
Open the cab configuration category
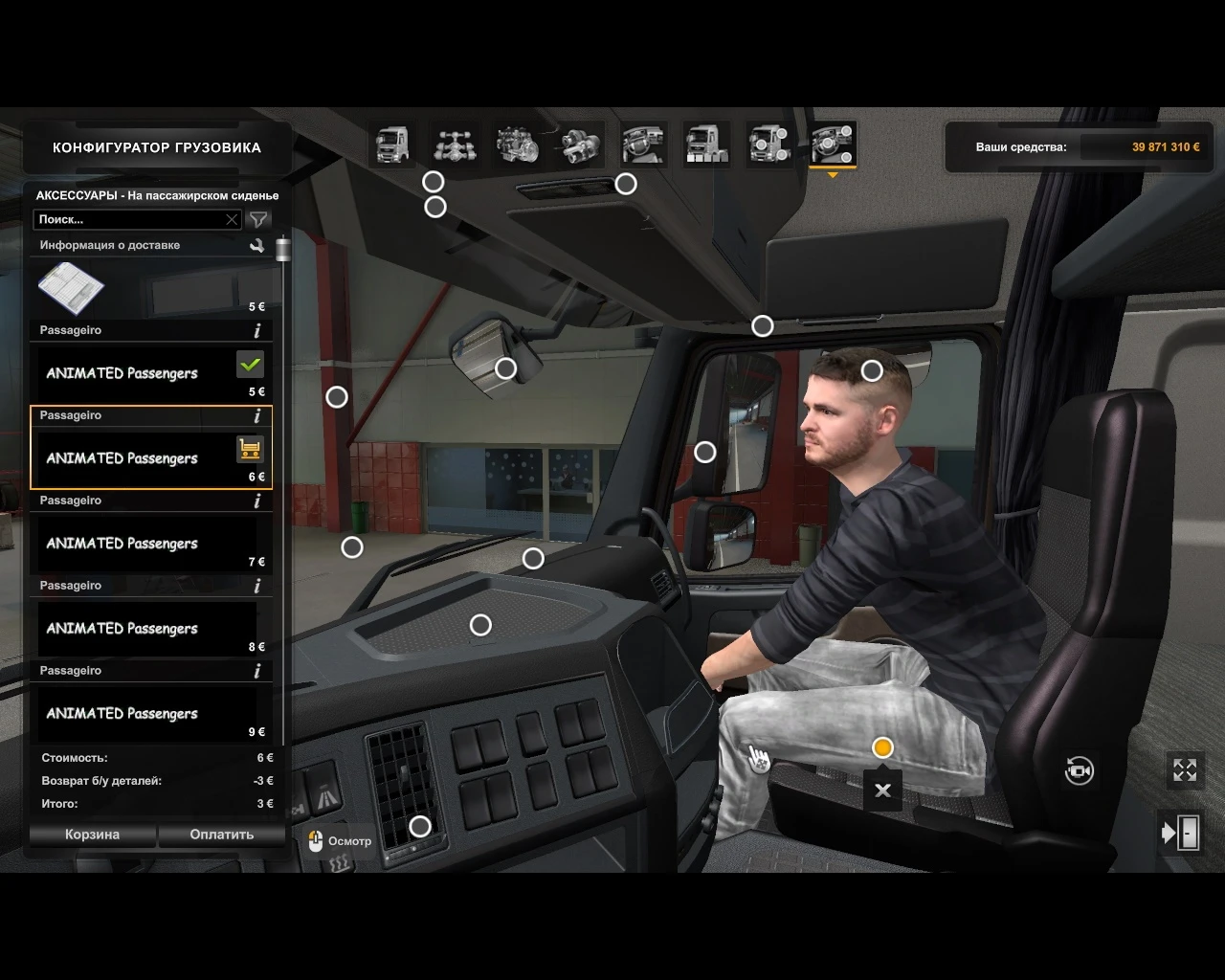pos(392,145)
